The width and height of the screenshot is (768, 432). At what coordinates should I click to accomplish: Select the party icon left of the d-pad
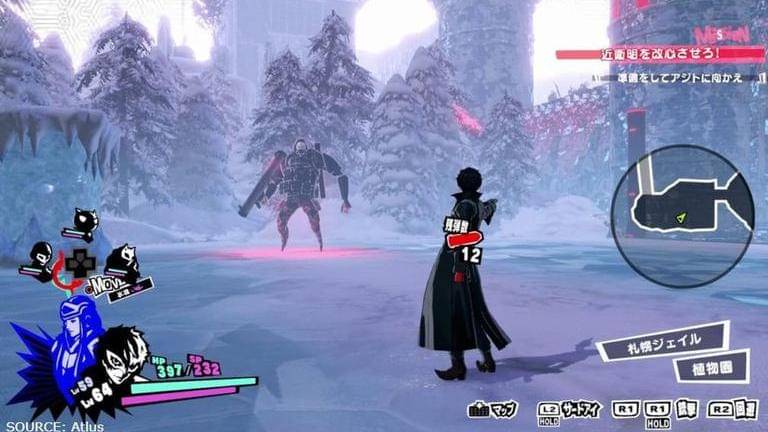click(x=40, y=257)
